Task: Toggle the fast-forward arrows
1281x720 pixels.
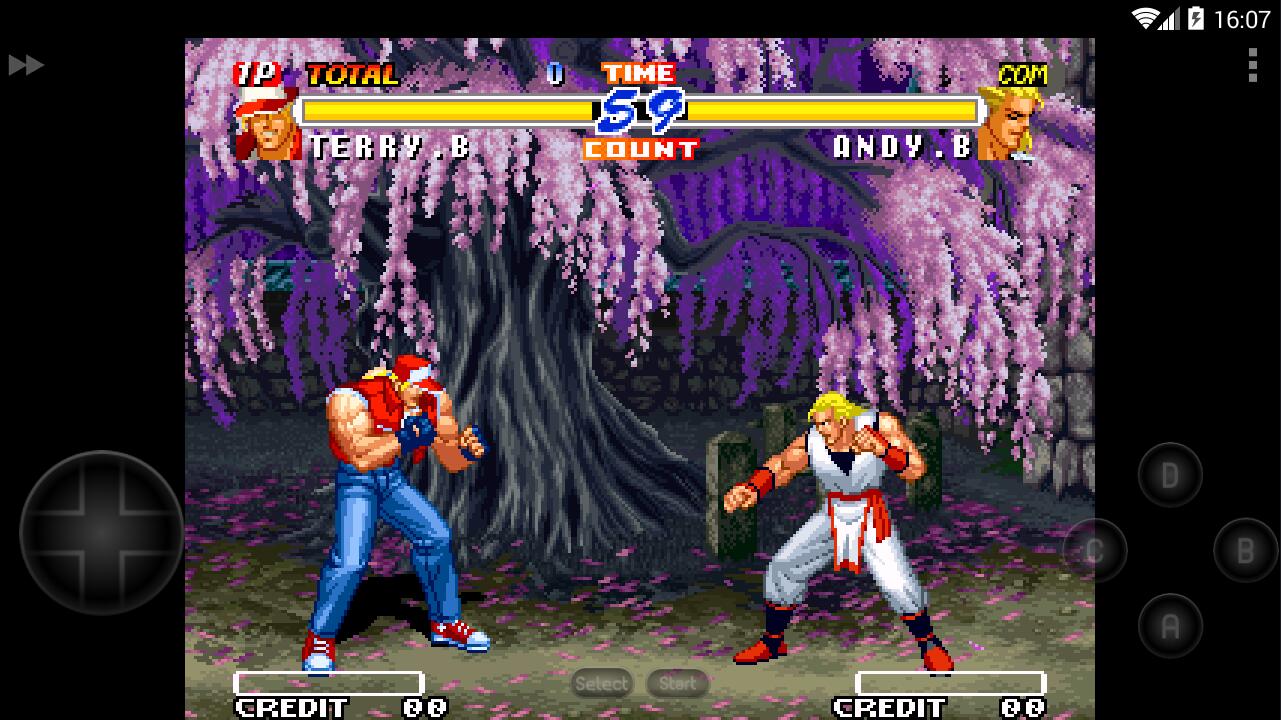Action: click(26, 65)
